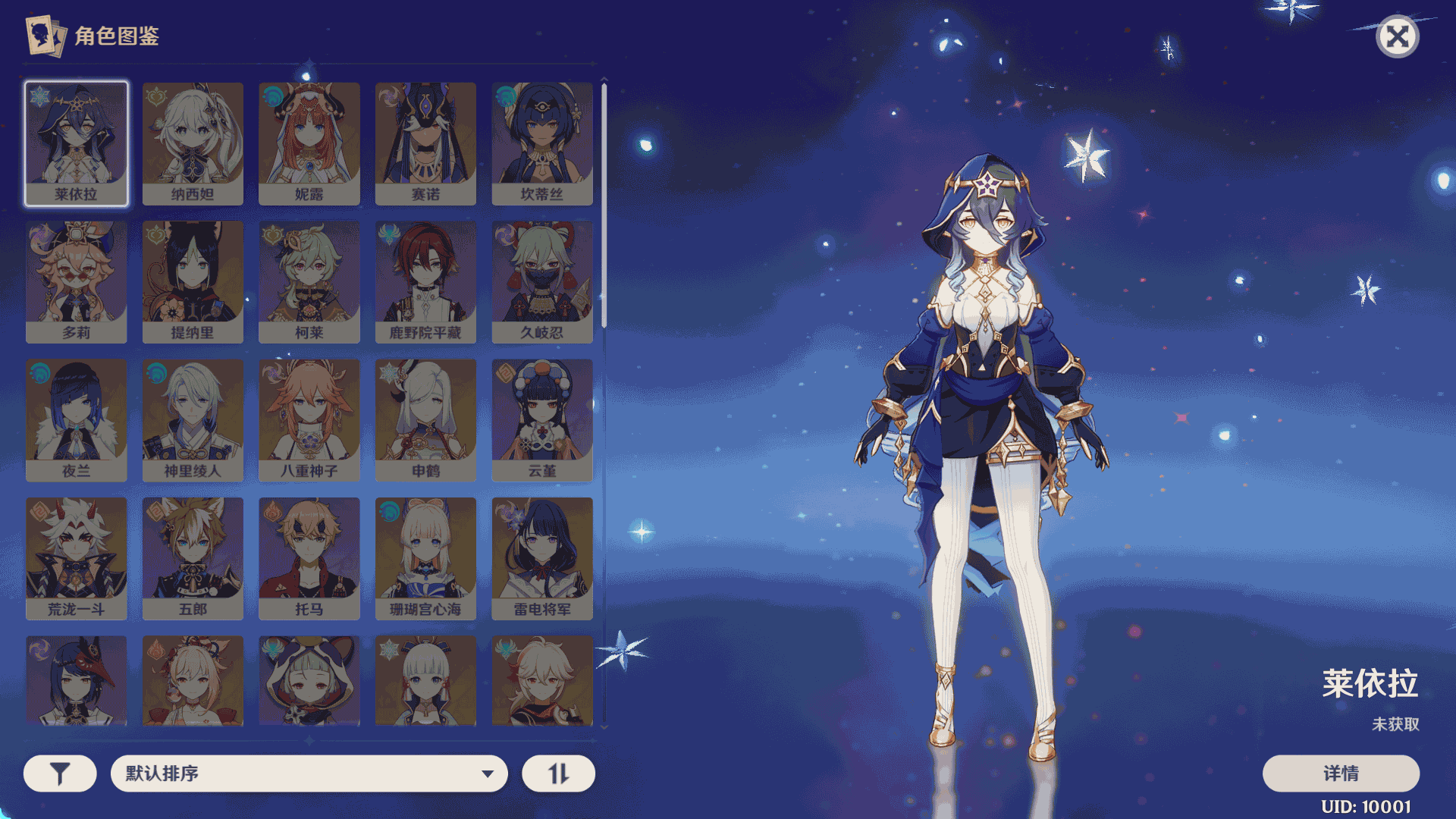Pick the 赛诺 character card
Viewport: 1456px width, 819px height.
tap(425, 143)
